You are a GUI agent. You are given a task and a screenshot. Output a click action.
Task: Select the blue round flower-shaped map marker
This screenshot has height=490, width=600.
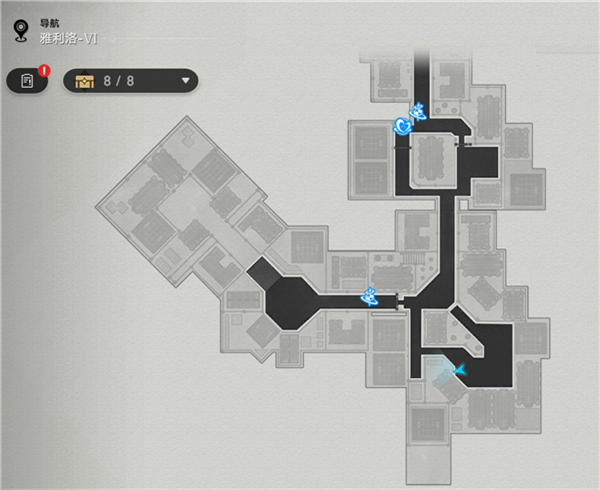pyautogui.click(x=402, y=126)
